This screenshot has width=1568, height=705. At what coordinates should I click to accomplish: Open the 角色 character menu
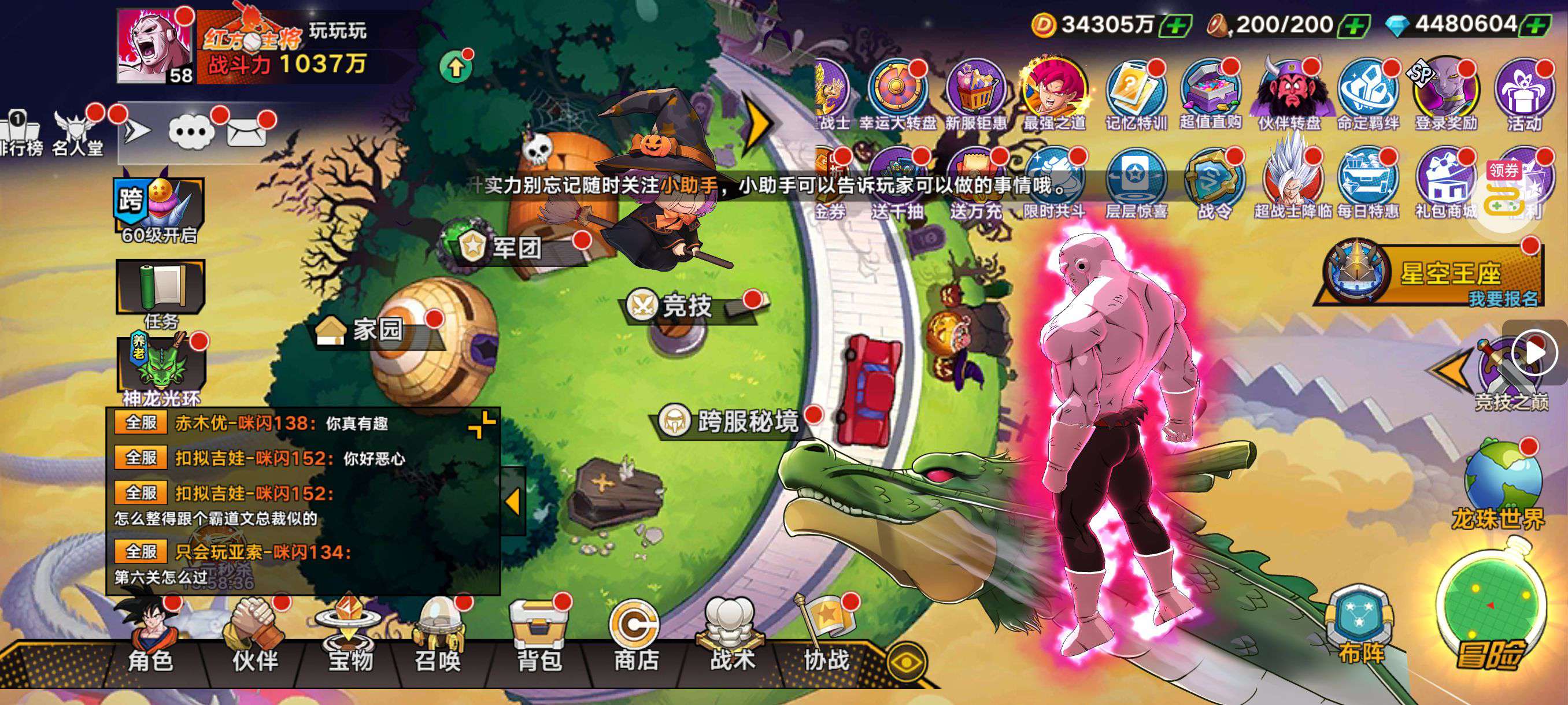pyautogui.click(x=150, y=639)
